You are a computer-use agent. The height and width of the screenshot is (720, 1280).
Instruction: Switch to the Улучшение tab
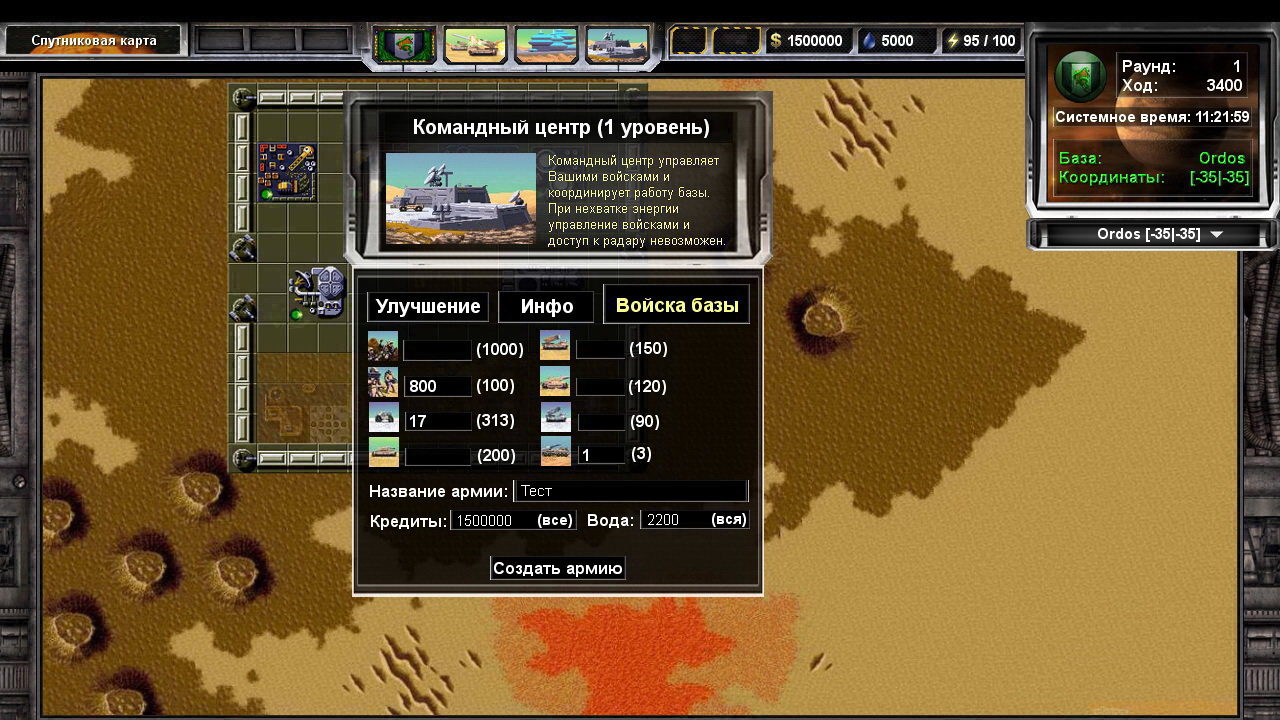point(428,306)
